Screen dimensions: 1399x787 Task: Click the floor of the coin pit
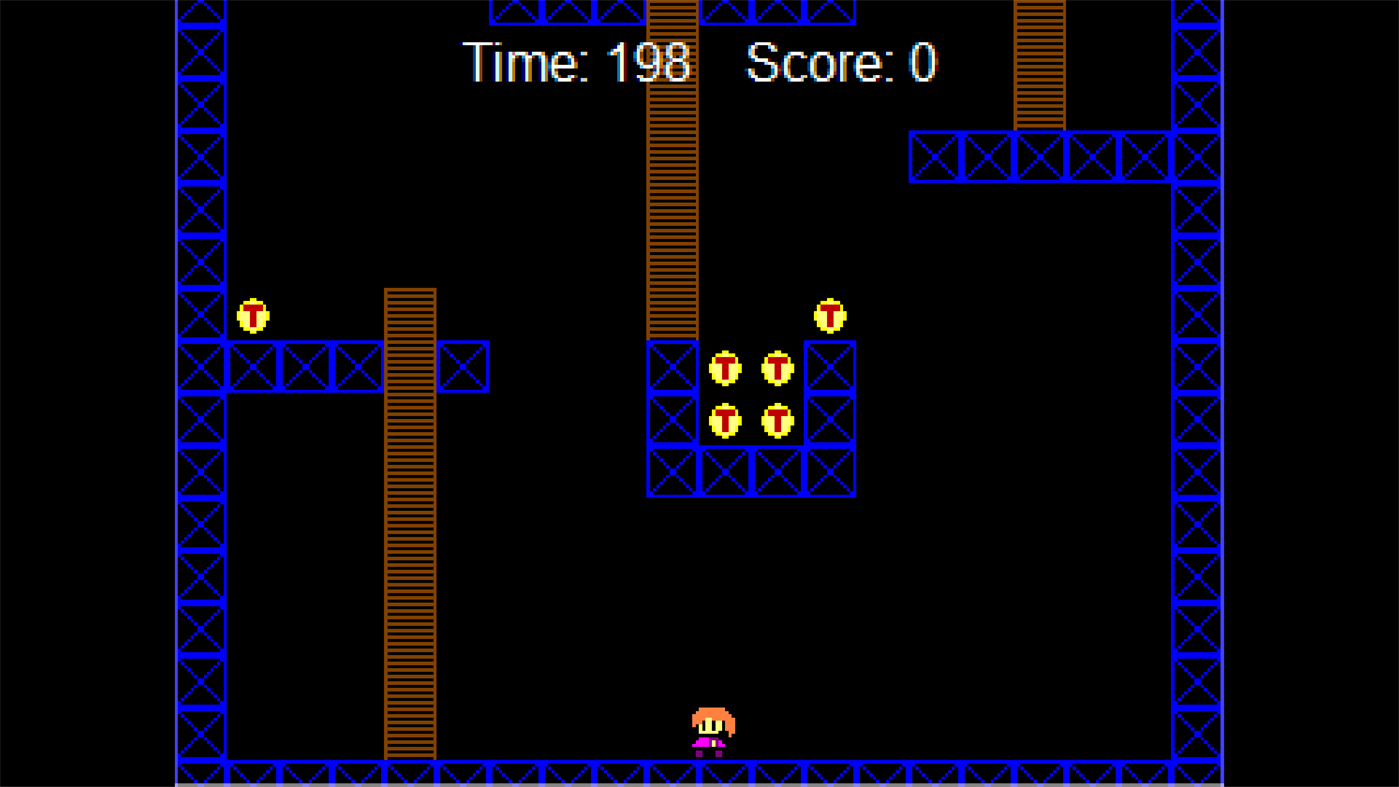[x=750, y=470]
